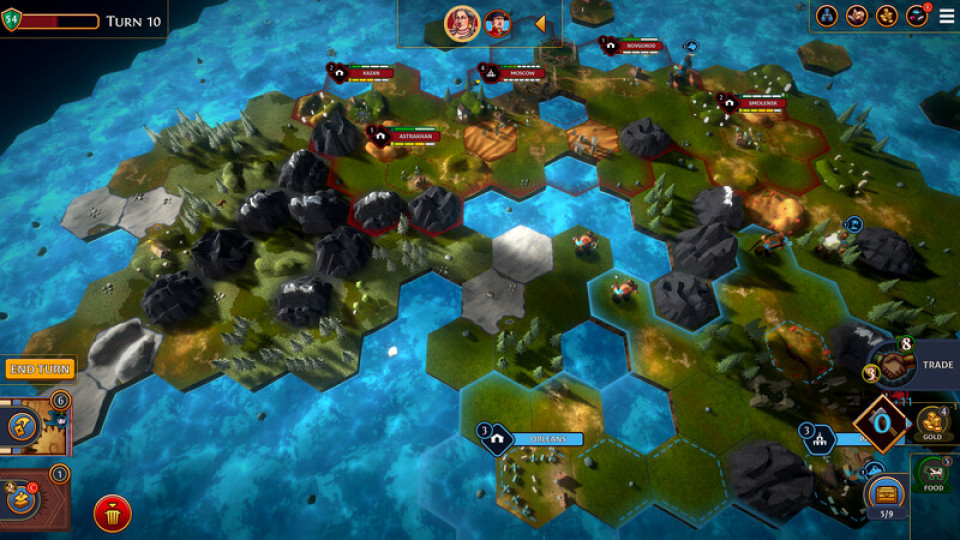This screenshot has height=540, width=960.
Task: Click the red trash can discard button
Action: [x=113, y=514]
